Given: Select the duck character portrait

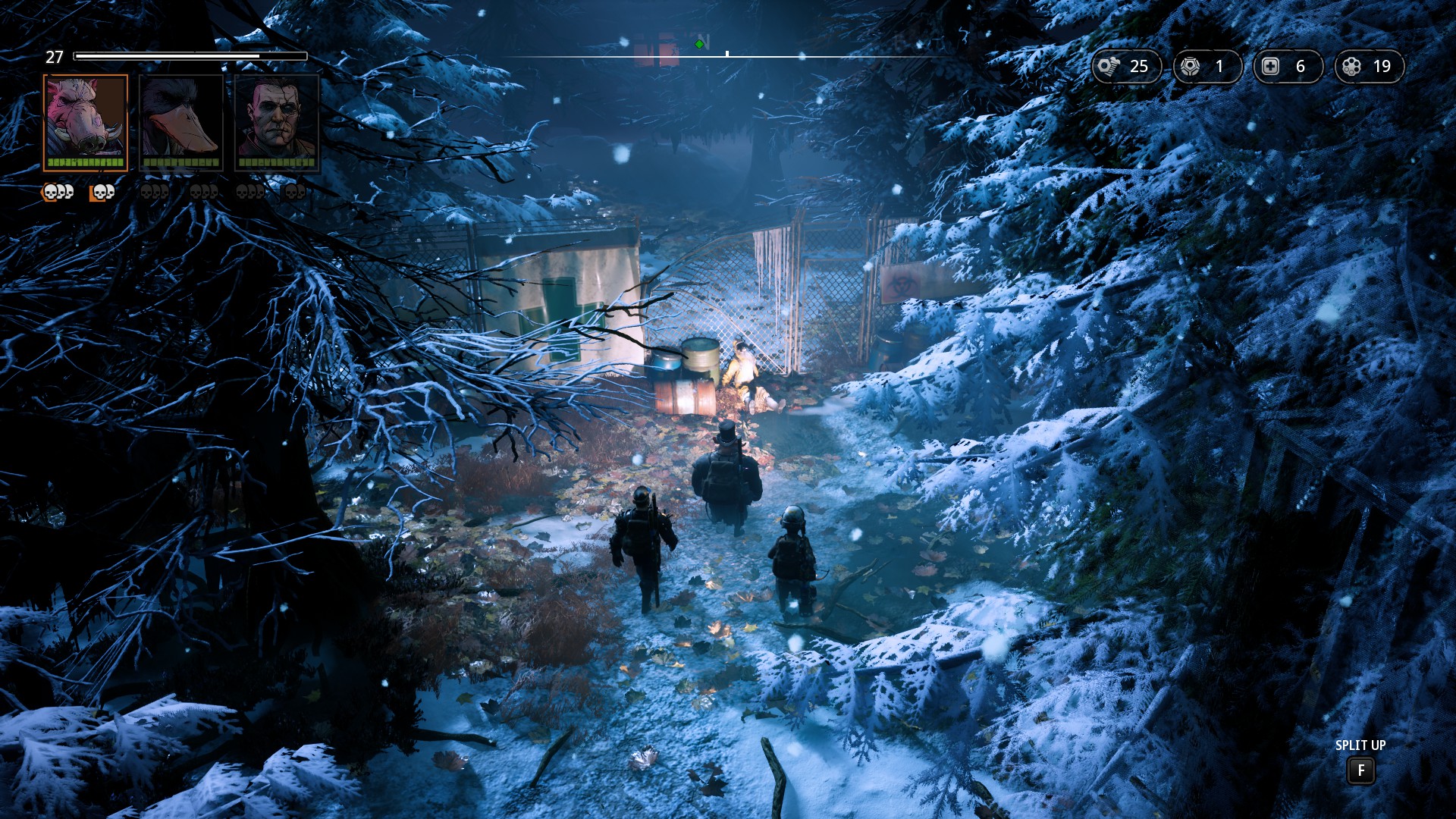Looking at the screenshot, I should click(x=181, y=122).
